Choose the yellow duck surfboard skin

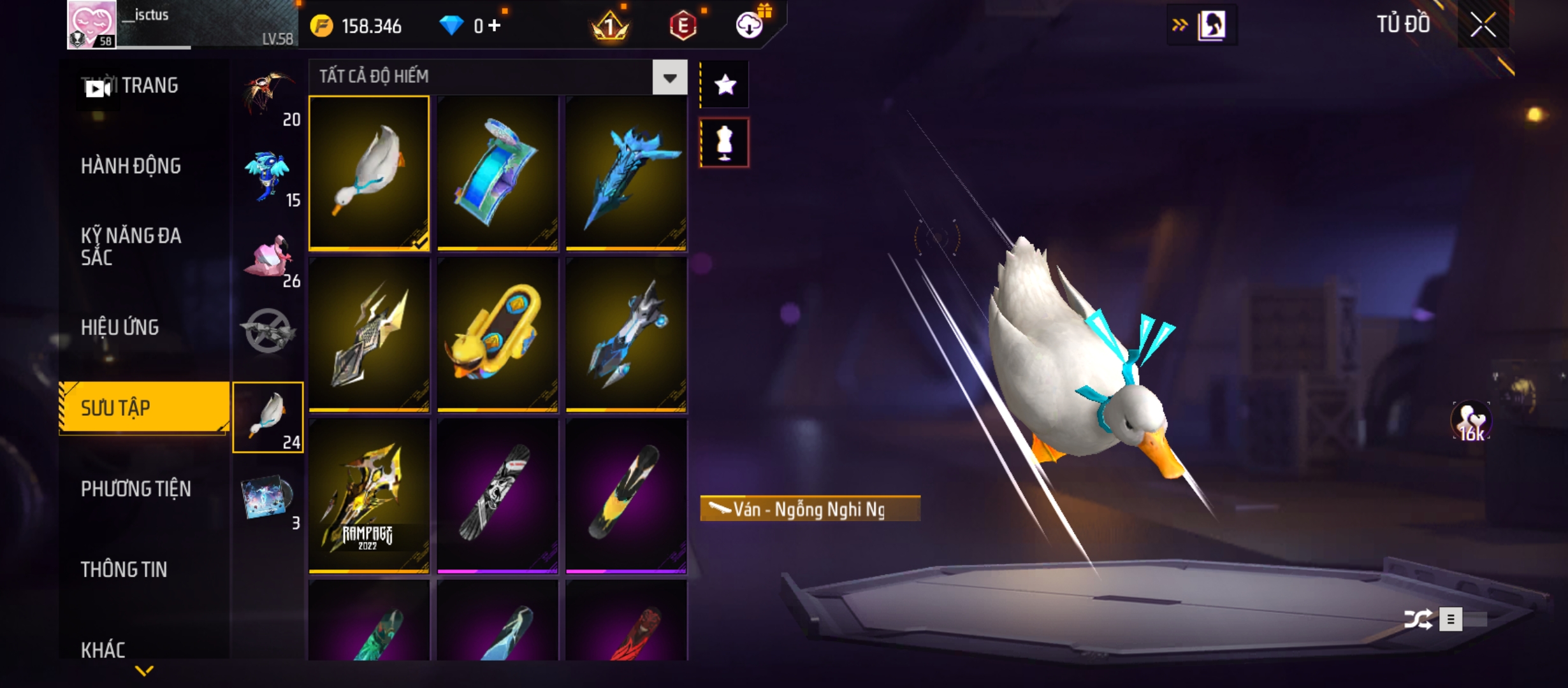(x=497, y=334)
